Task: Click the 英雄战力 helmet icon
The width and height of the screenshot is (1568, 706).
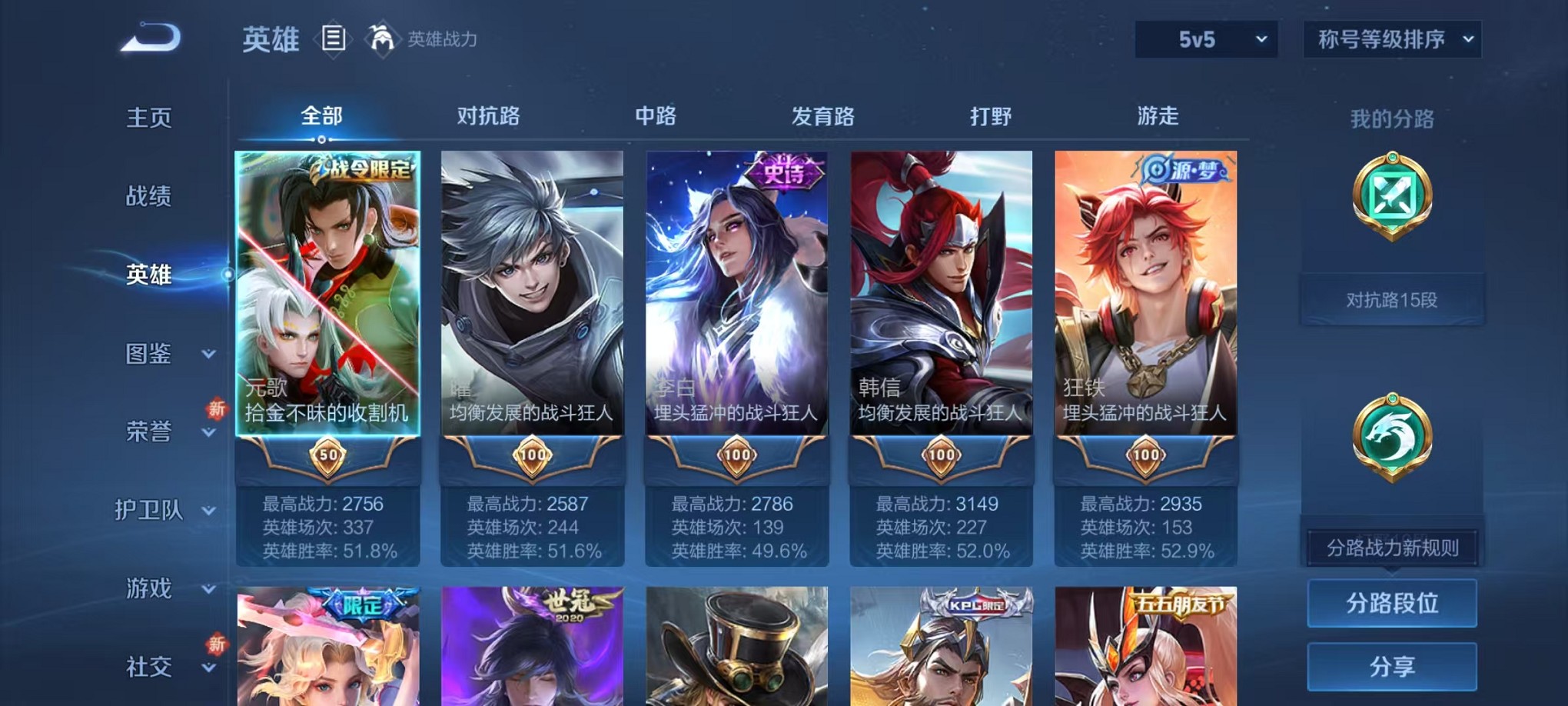Action: (381, 38)
